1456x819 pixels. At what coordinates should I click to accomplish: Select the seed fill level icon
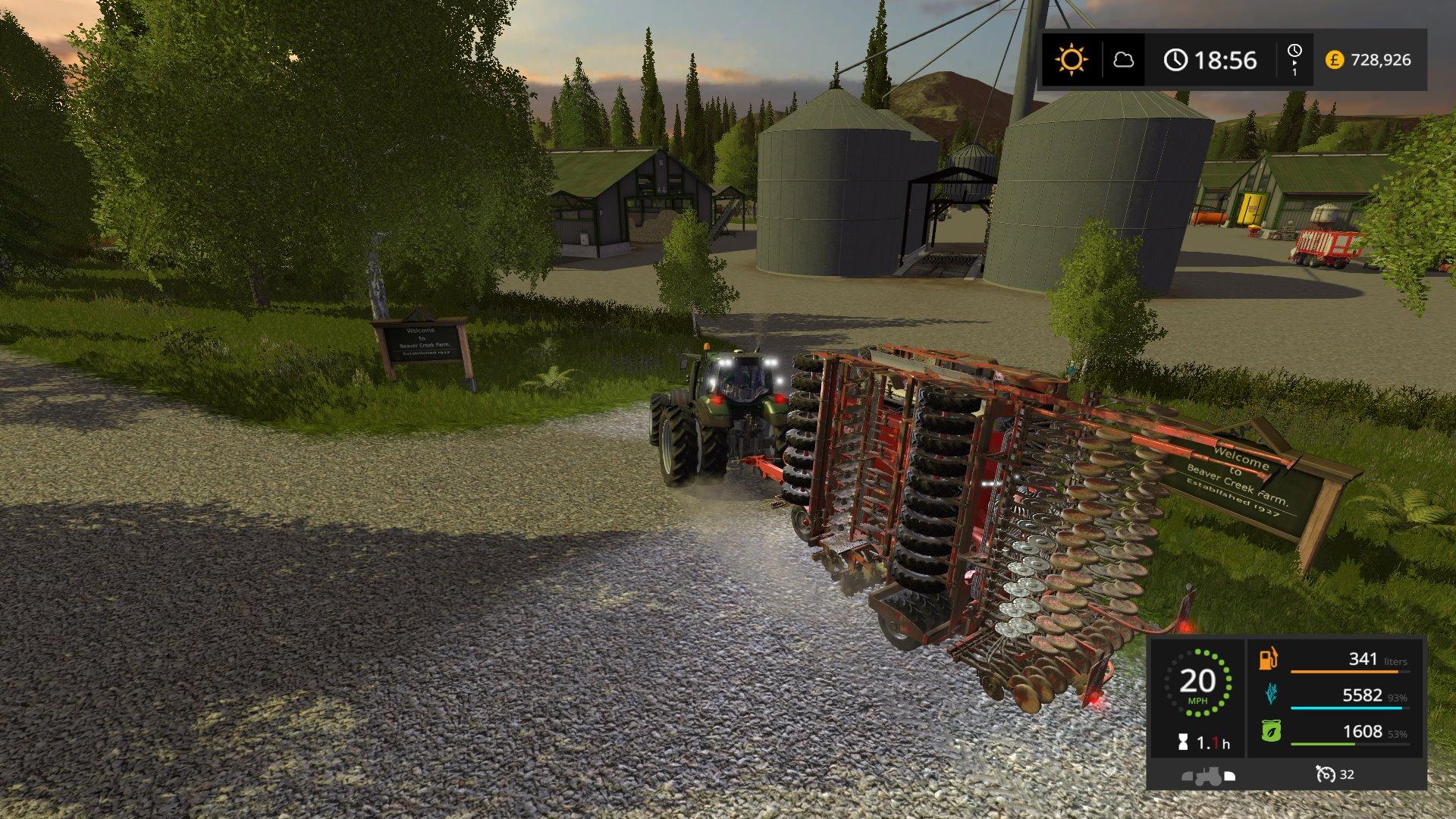point(1270,694)
